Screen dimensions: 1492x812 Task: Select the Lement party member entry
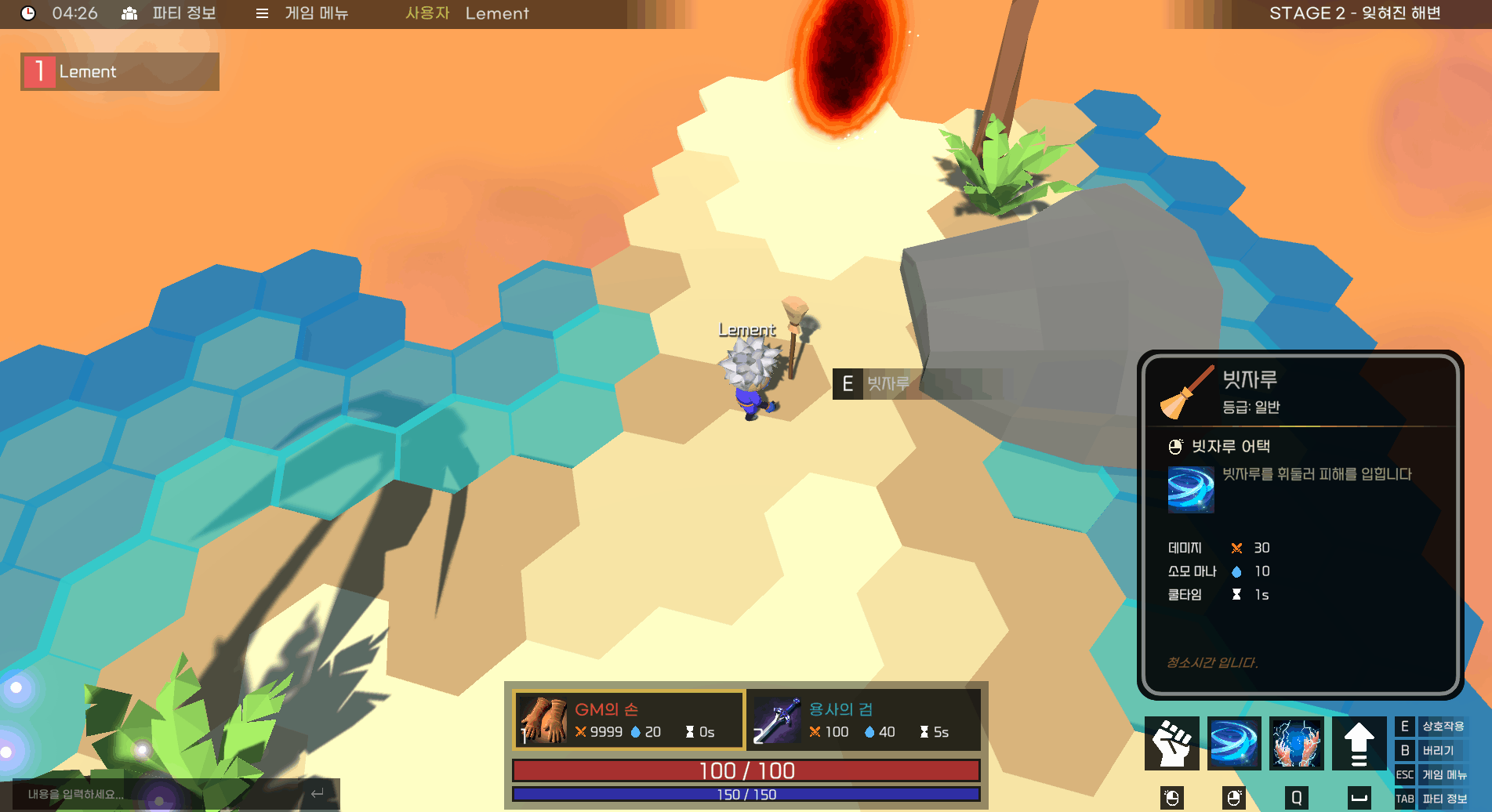pyautogui.click(x=120, y=72)
